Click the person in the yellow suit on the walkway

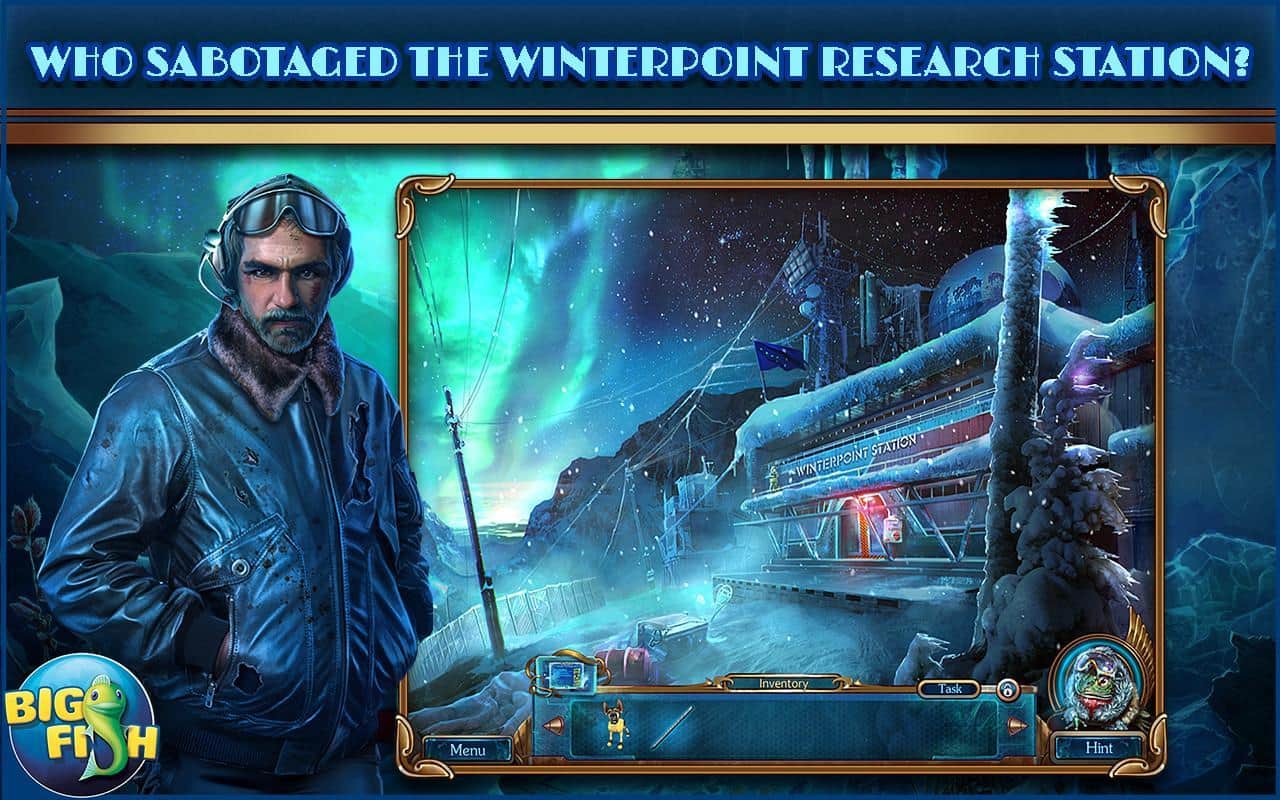[x=773, y=477]
